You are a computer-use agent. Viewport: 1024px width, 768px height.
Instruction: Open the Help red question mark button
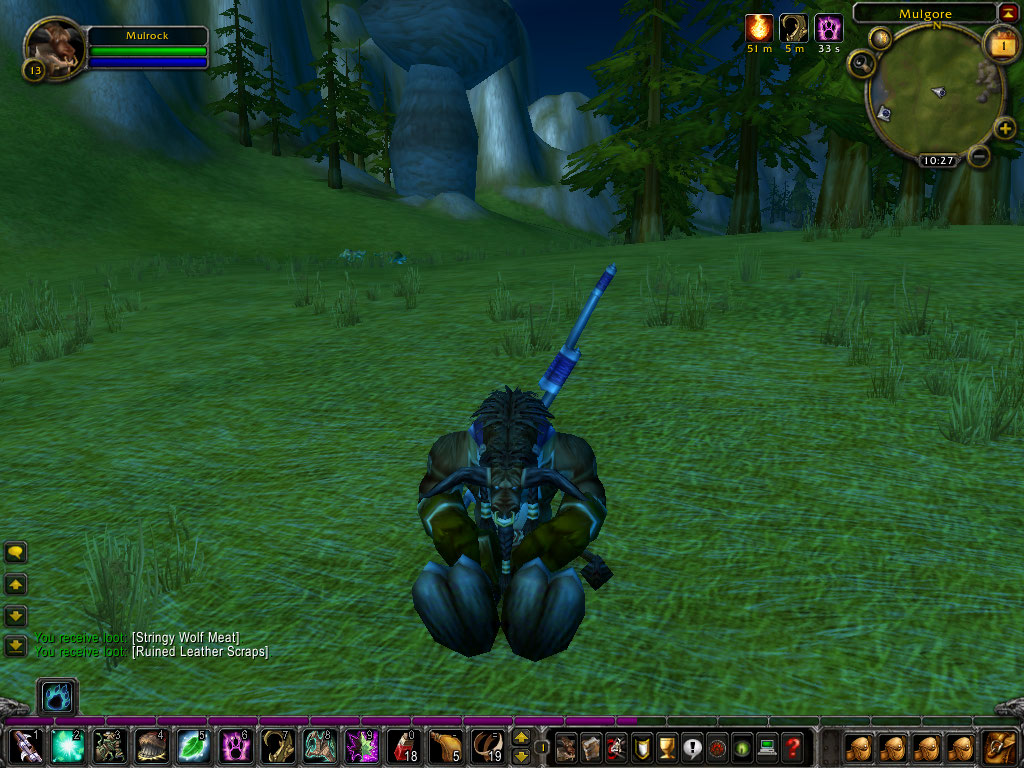click(x=793, y=746)
